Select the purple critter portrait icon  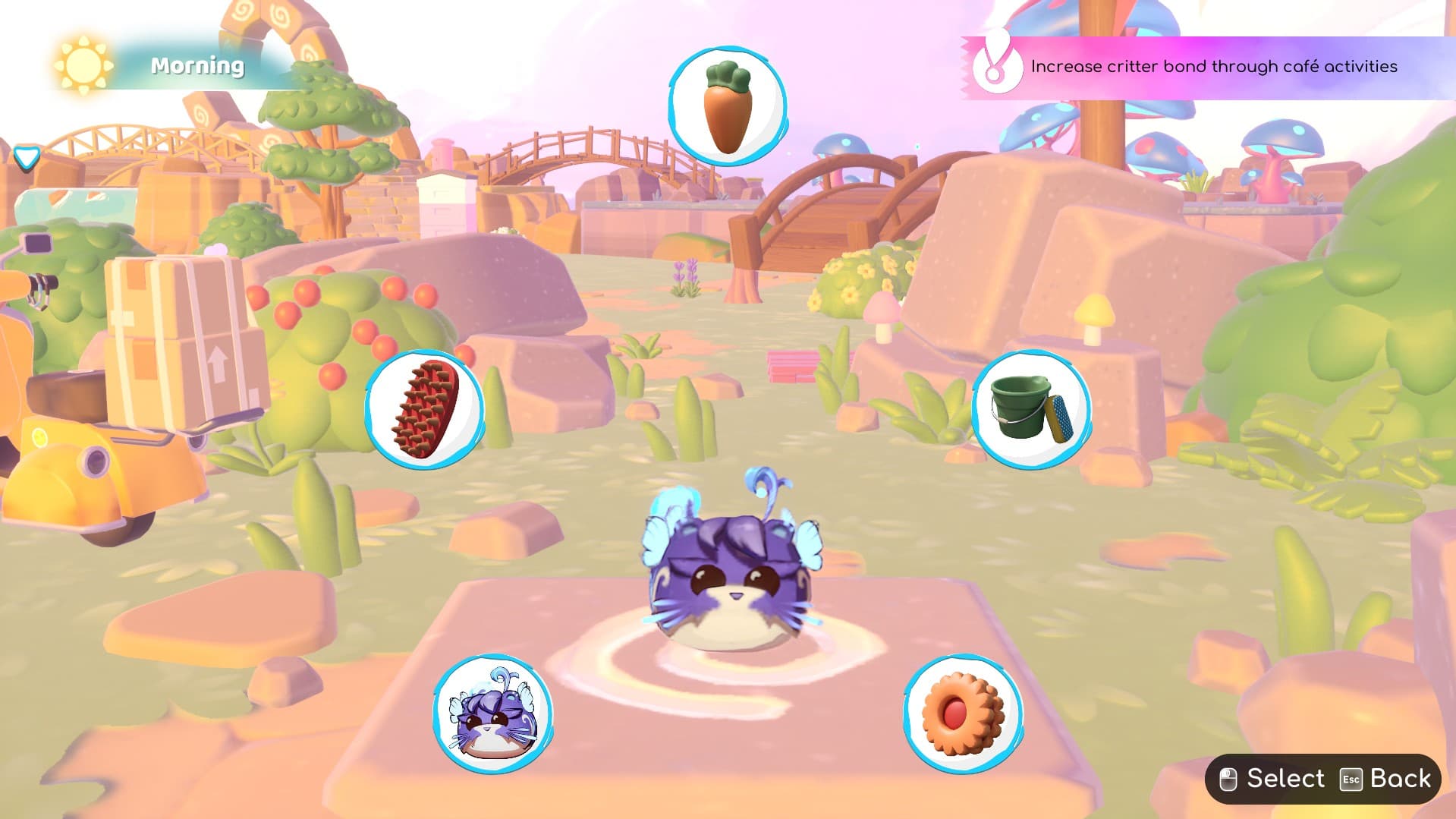(492, 714)
